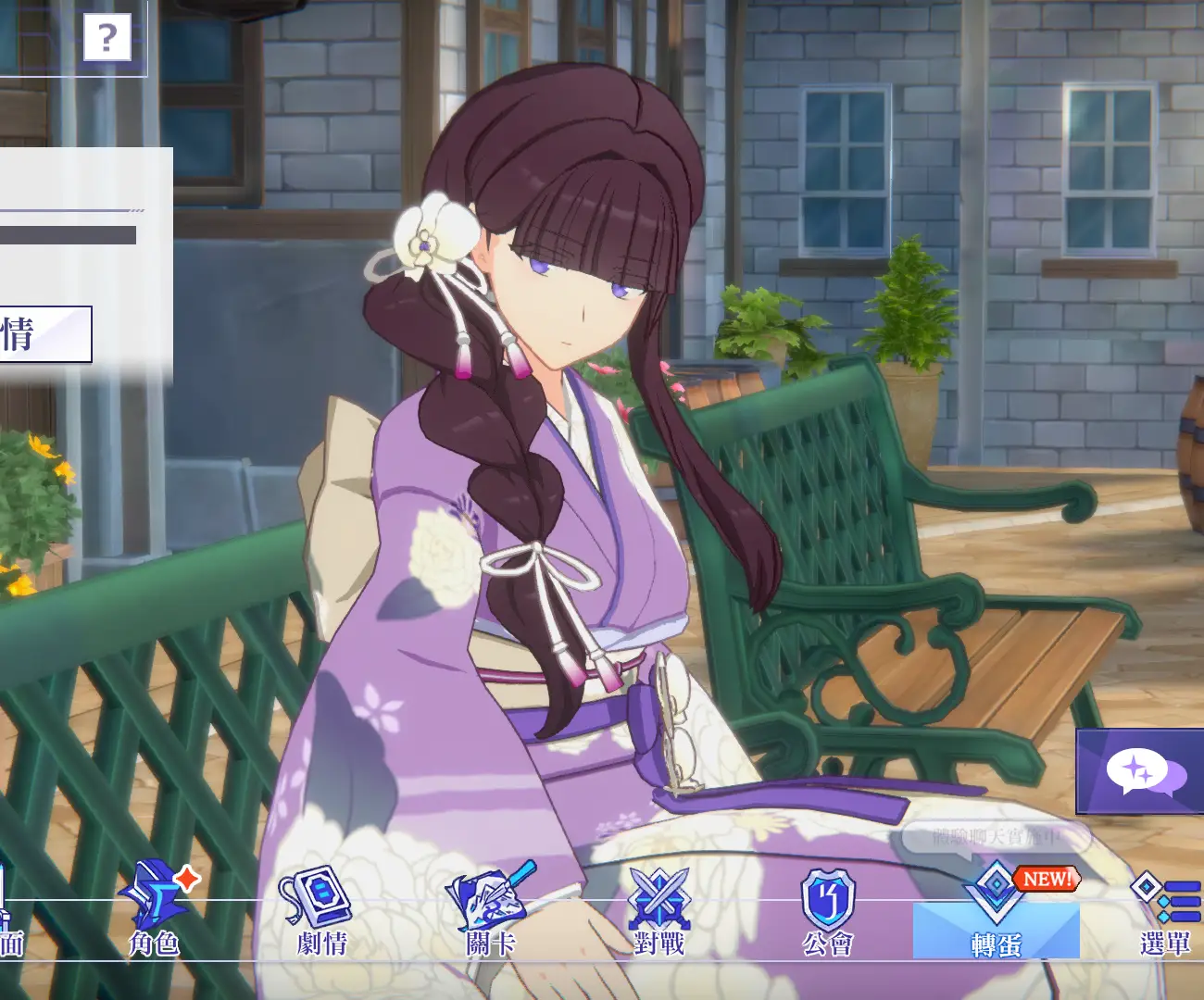Enter the 對戰 battle menu
The height and width of the screenshot is (1000, 1204).
point(658,910)
